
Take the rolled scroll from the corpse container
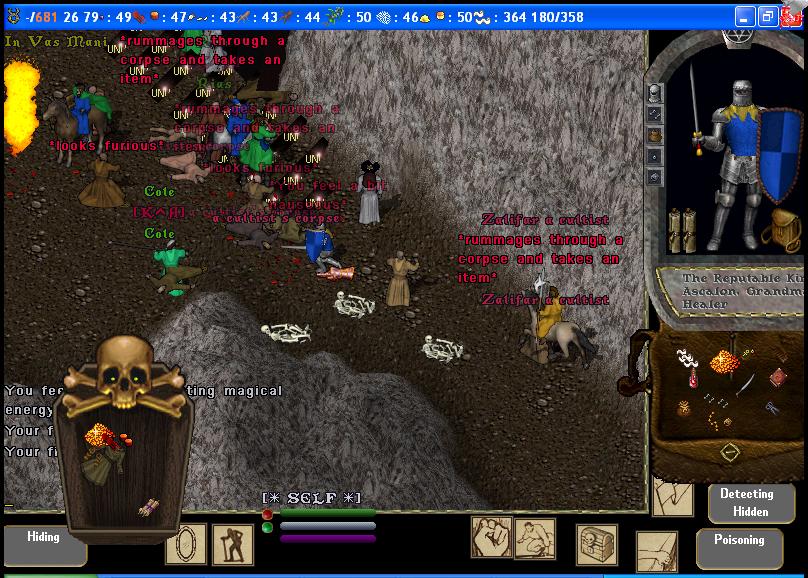click(148, 507)
